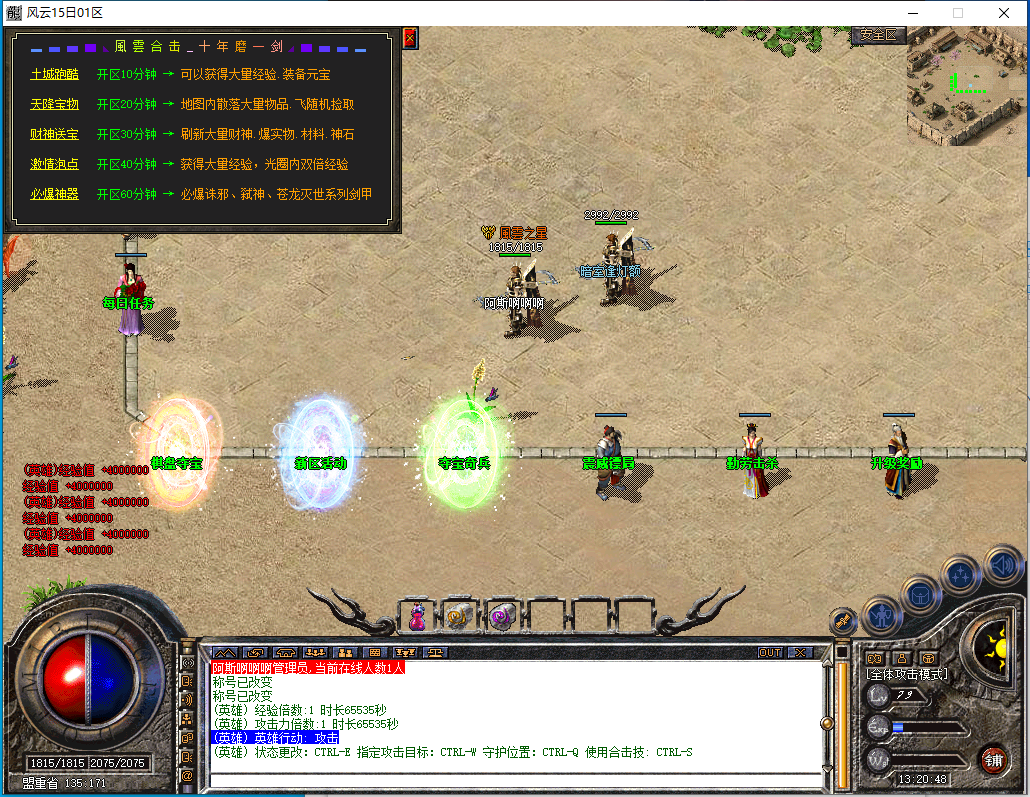The image size is (1030, 797).
Task: Toggle the 全体攻击模式 attack mode label
Action: (907, 674)
